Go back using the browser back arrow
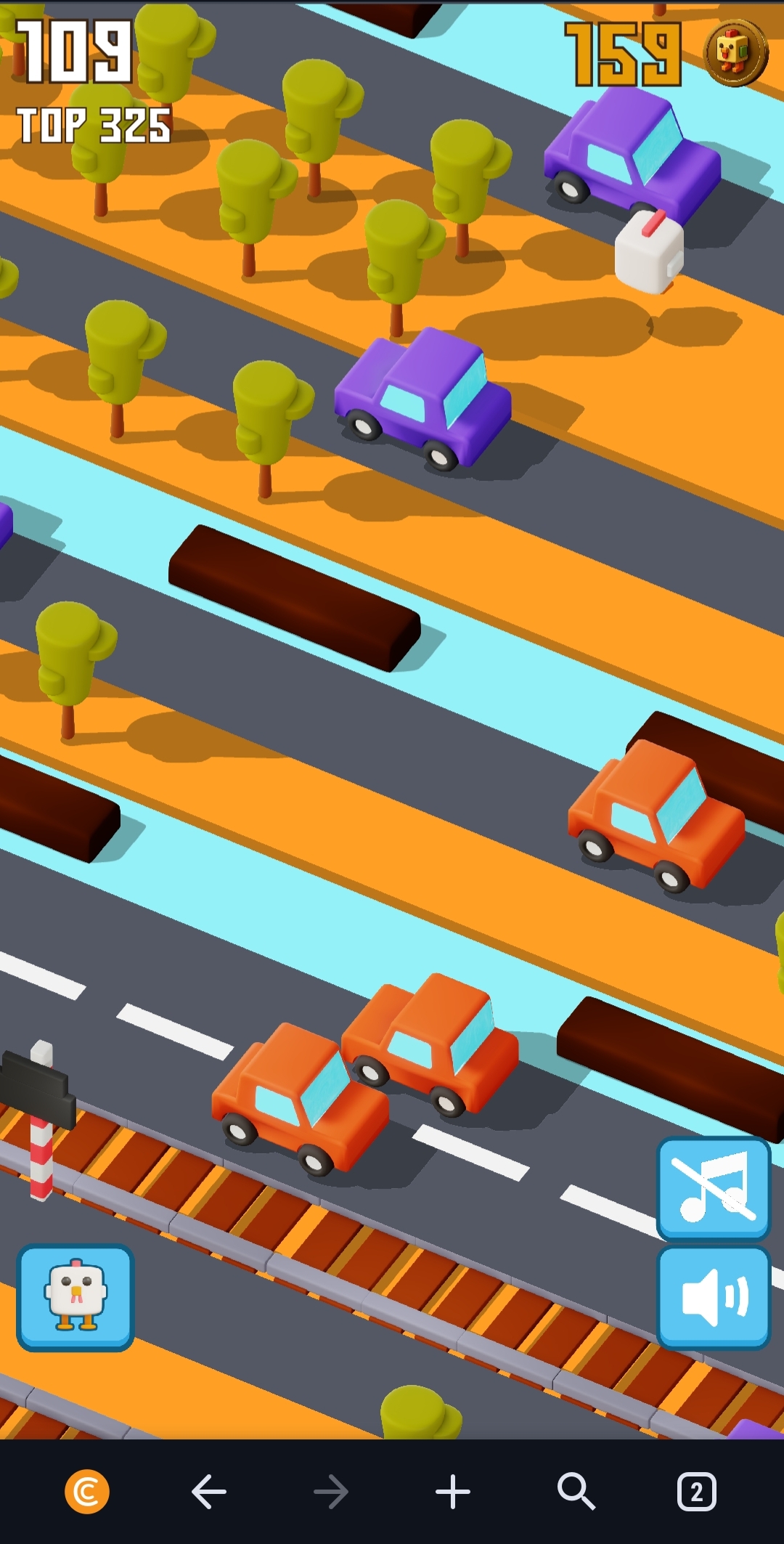Screen dimensions: 784x1544 click(x=209, y=1492)
